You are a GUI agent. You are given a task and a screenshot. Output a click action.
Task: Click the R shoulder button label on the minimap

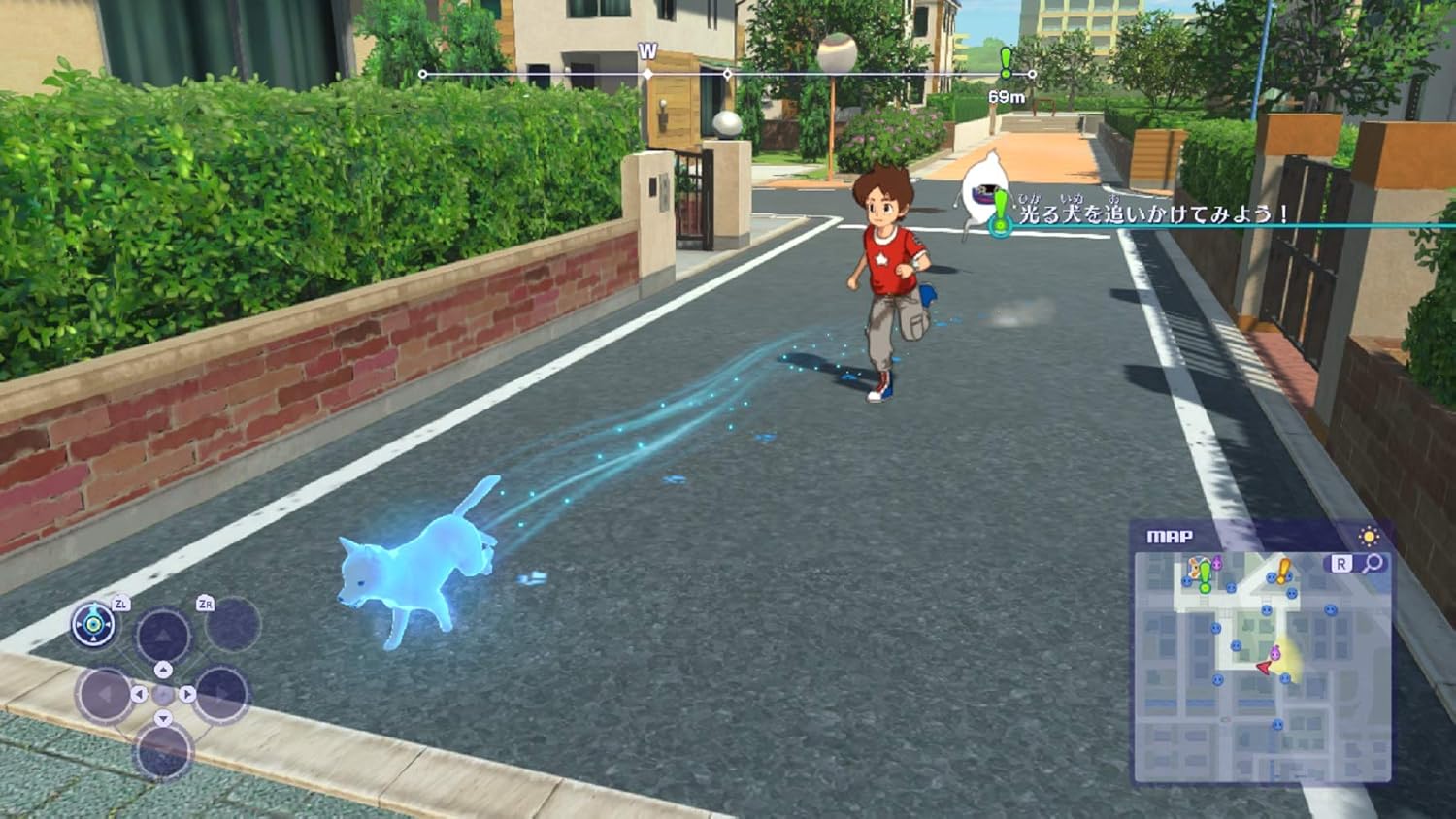point(1342,561)
